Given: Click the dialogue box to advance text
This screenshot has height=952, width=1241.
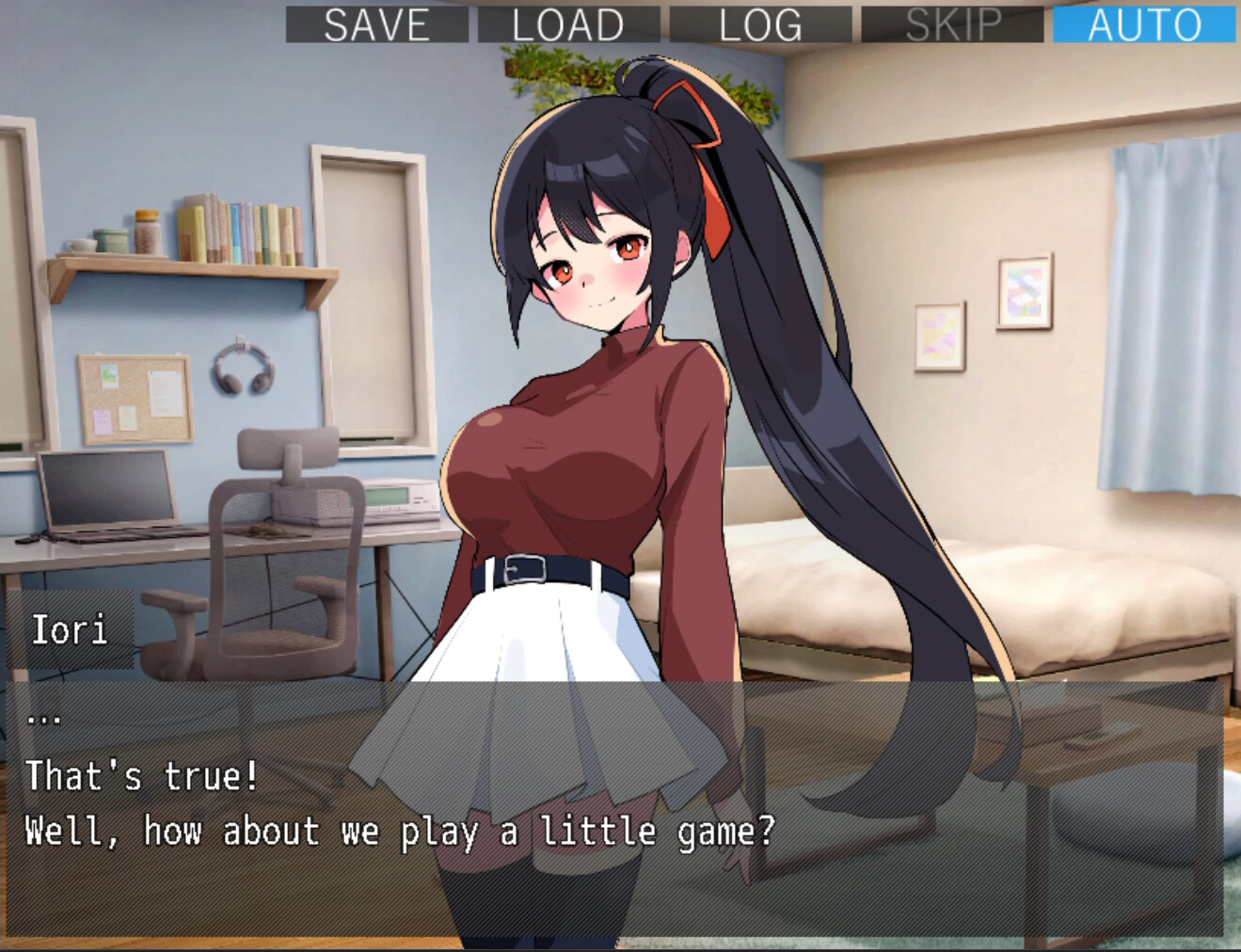Looking at the screenshot, I should pos(621,809).
